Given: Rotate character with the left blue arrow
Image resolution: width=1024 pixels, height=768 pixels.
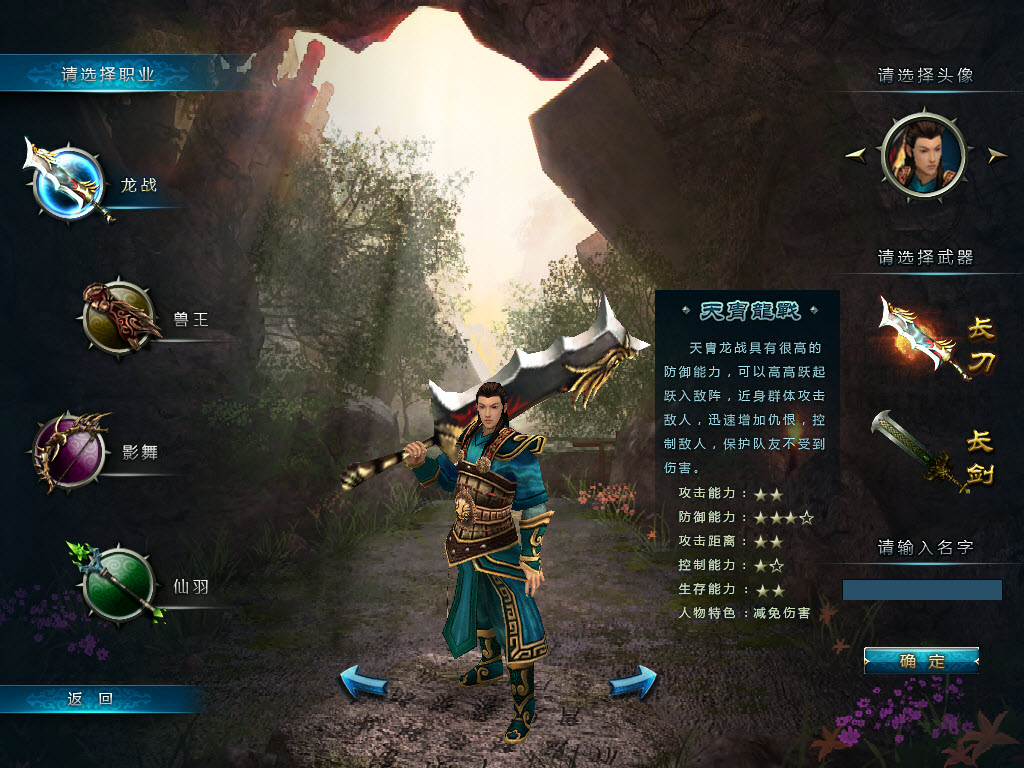Looking at the screenshot, I should 363,682.
